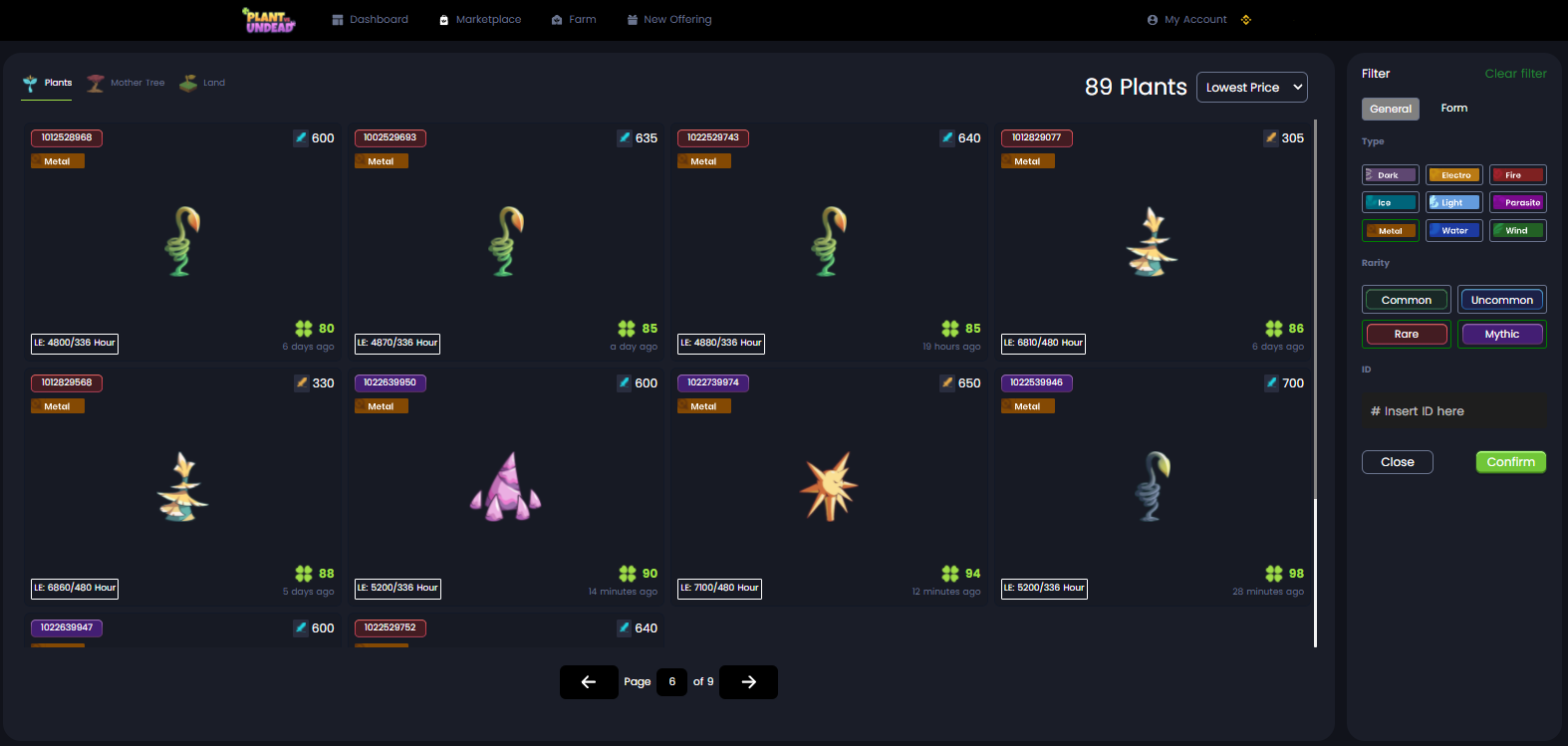
Task: Open the Lowest Price sort dropdown
Action: [1252, 88]
